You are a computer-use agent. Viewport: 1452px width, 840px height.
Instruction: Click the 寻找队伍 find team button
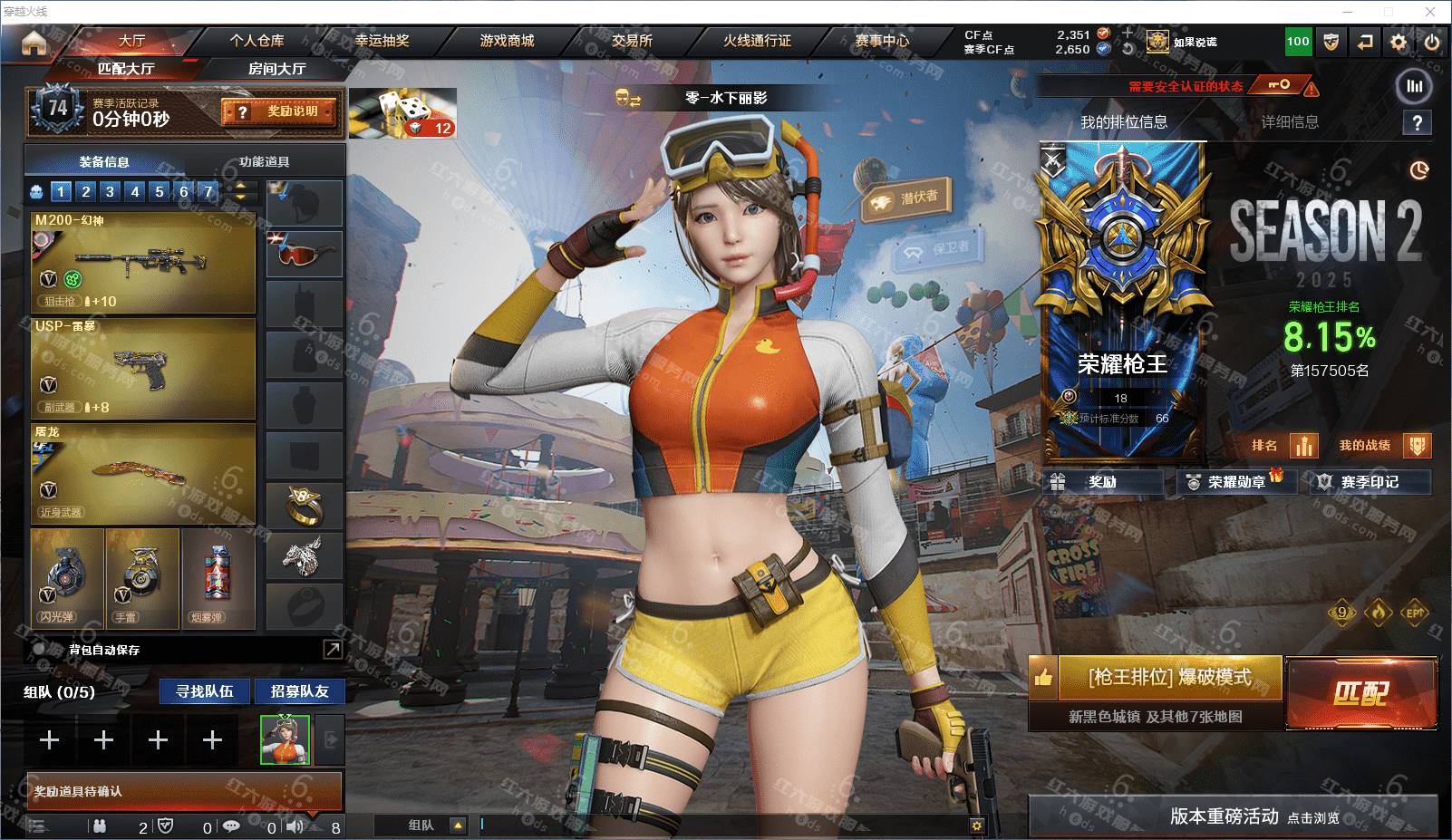[205, 691]
